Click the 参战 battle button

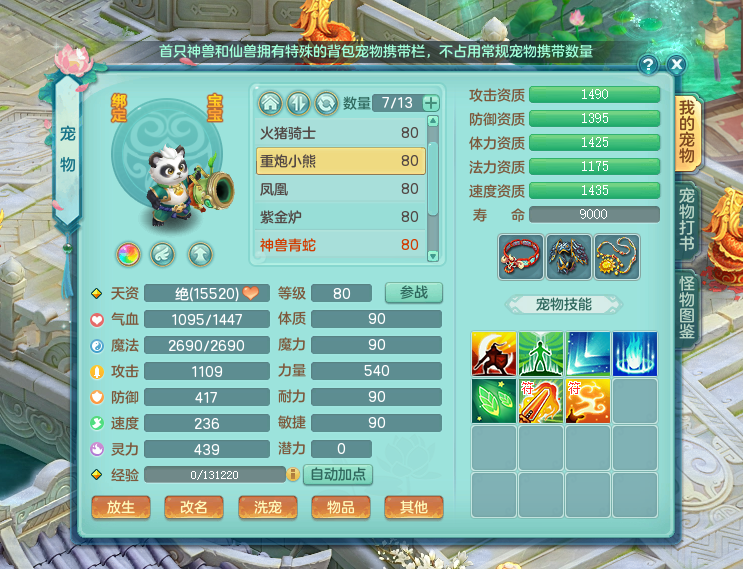tap(413, 293)
